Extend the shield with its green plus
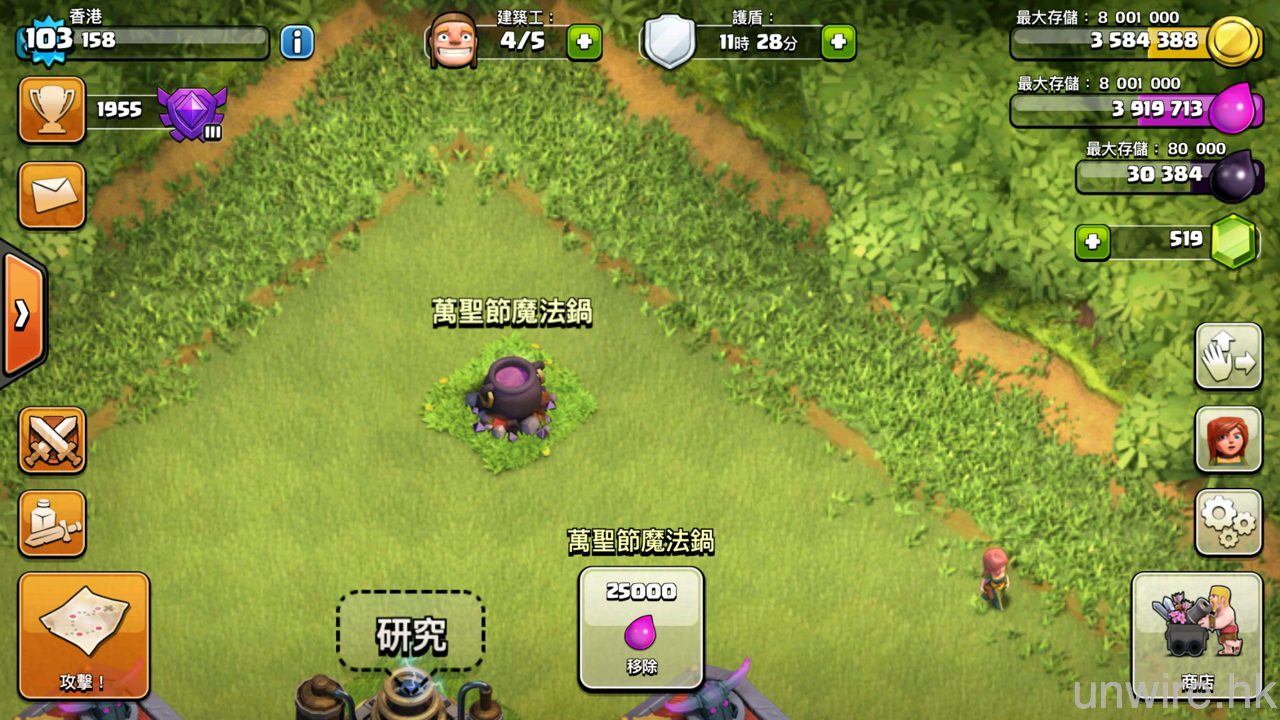The height and width of the screenshot is (720, 1280). tap(838, 42)
